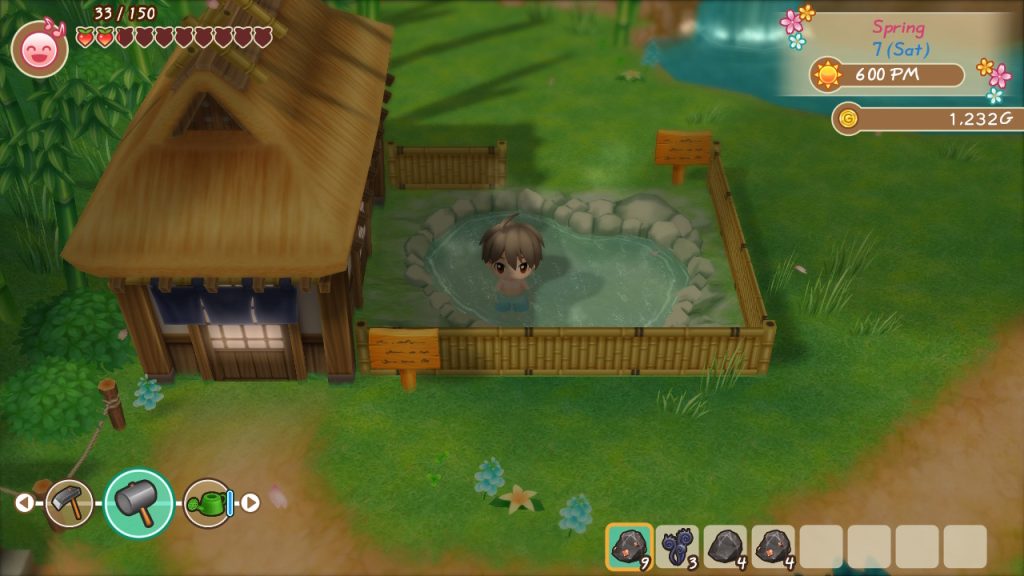1024x576 pixels.
Task: Select the hoe tool icon
Action: pyautogui.click(x=69, y=503)
